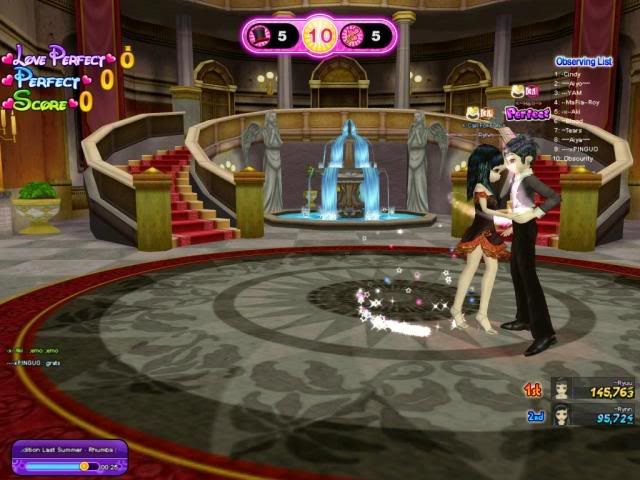Click the 1st place player portrait
The image size is (640, 480).
tap(561, 390)
